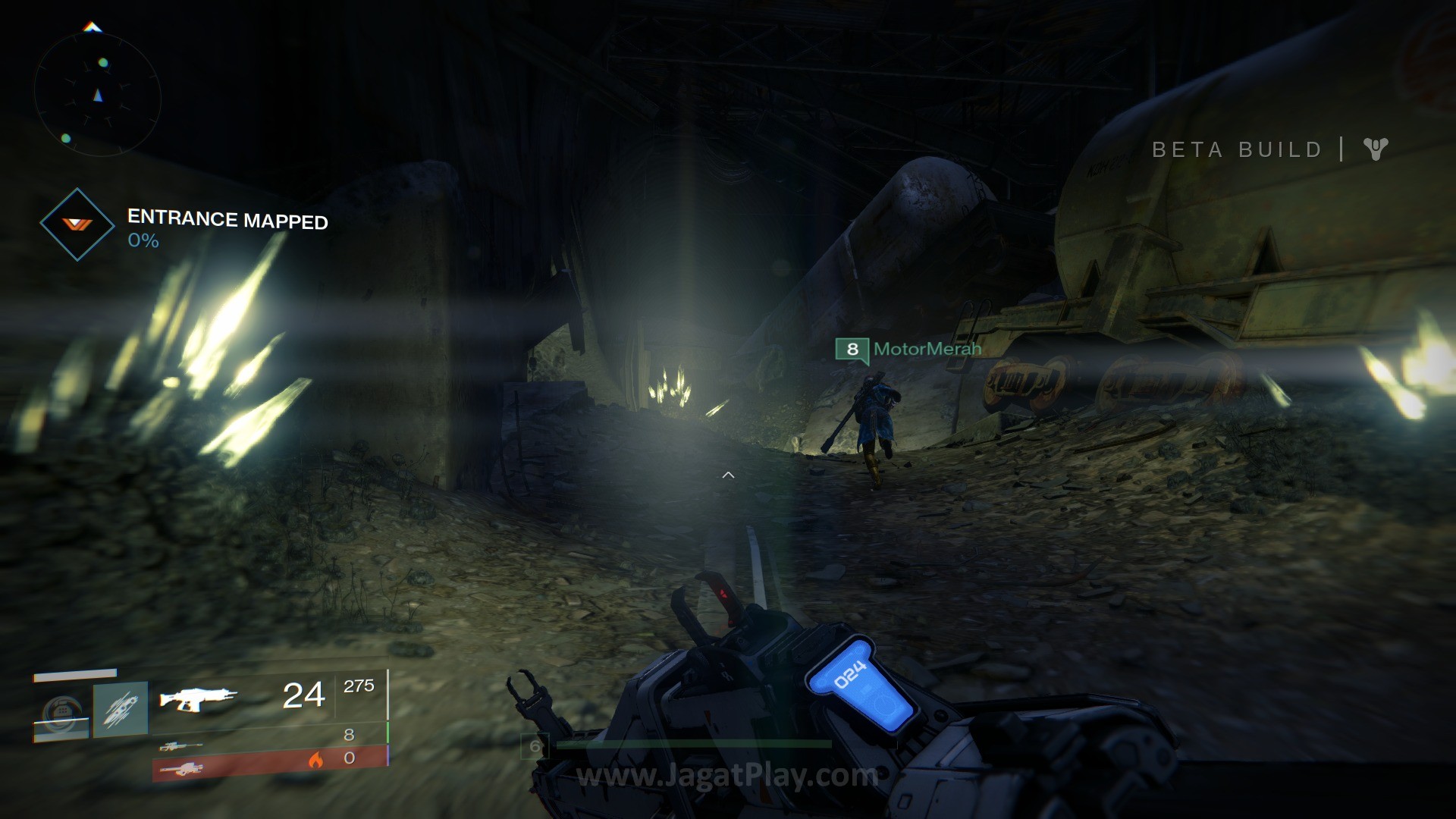Click the MotorMerah player nameplate
The image size is (1456, 819).
pyautogui.click(x=908, y=349)
